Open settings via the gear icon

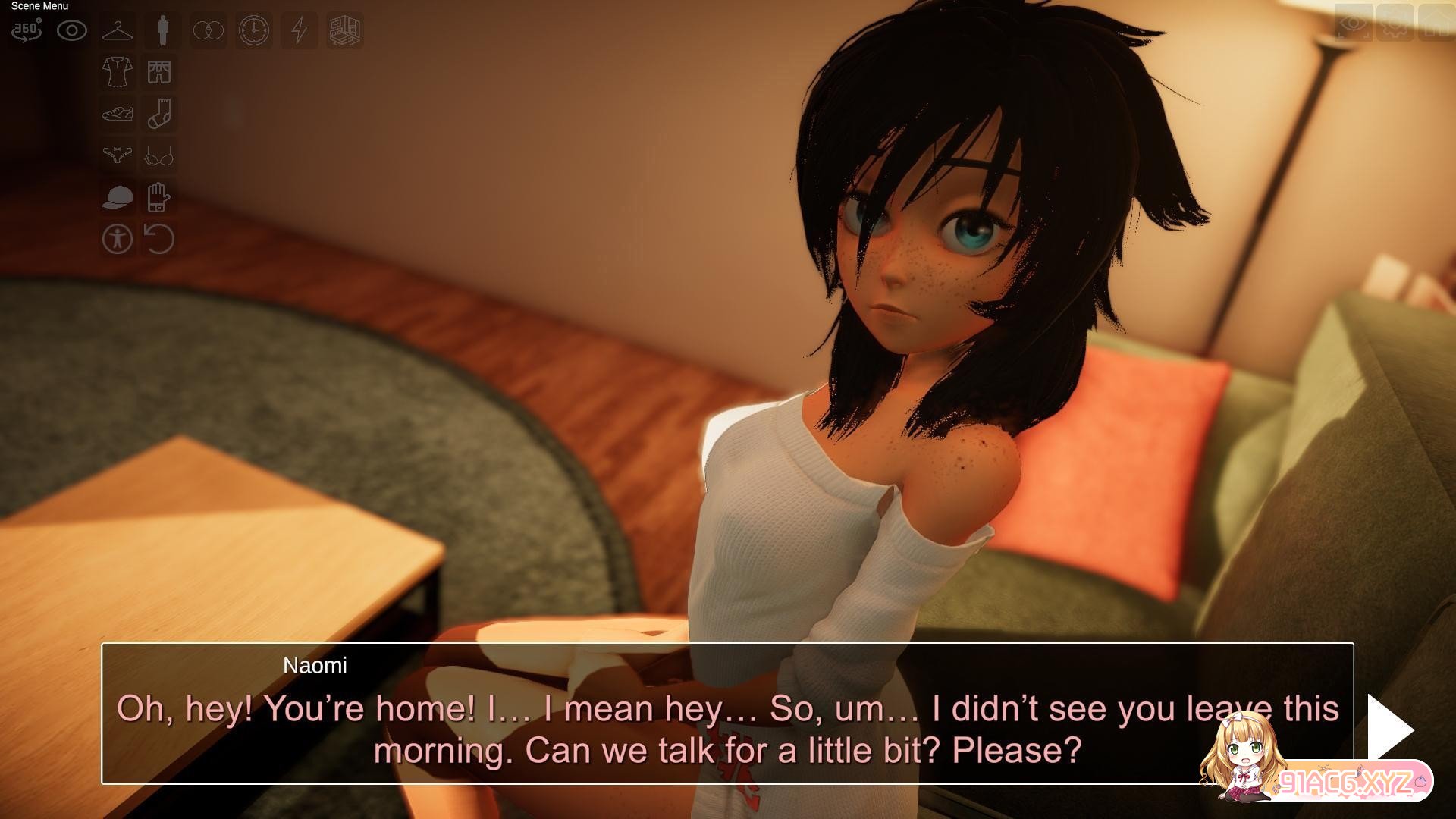[1395, 23]
